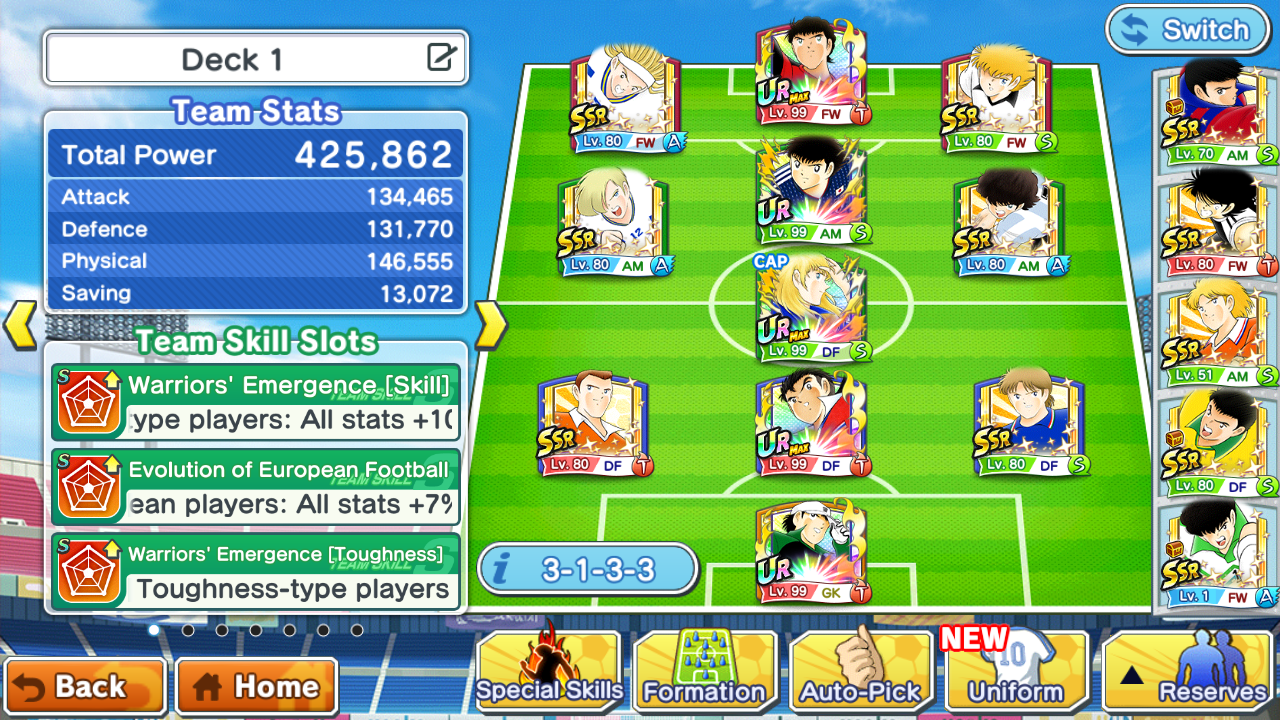
Task: Click the Switch button
Action: pos(1186,30)
